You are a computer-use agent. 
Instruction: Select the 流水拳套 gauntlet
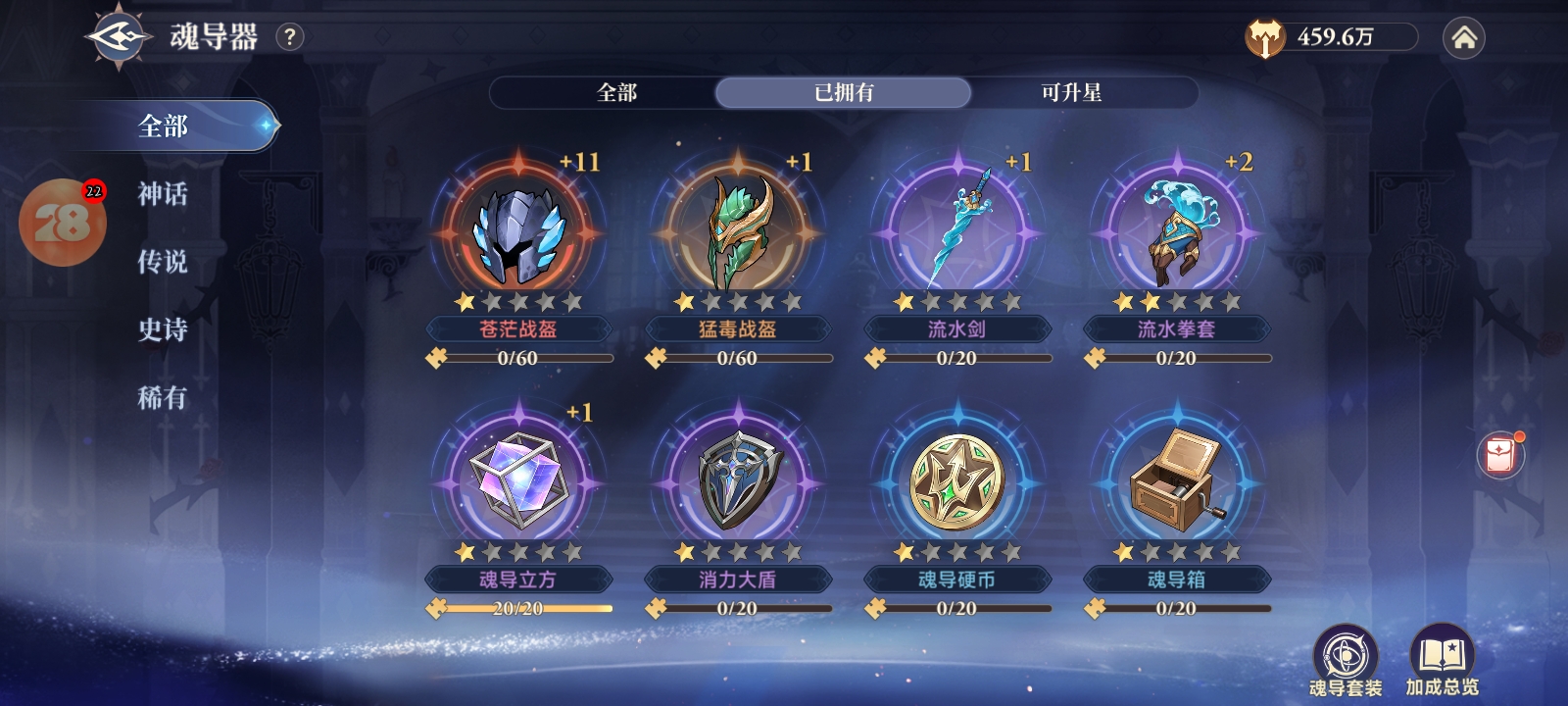1176,233
